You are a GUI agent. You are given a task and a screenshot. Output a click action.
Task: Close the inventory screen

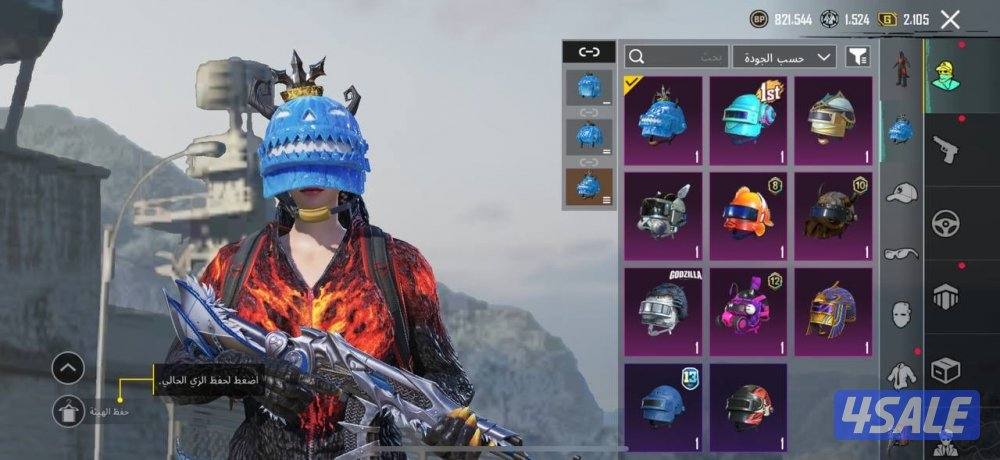click(x=950, y=19)
